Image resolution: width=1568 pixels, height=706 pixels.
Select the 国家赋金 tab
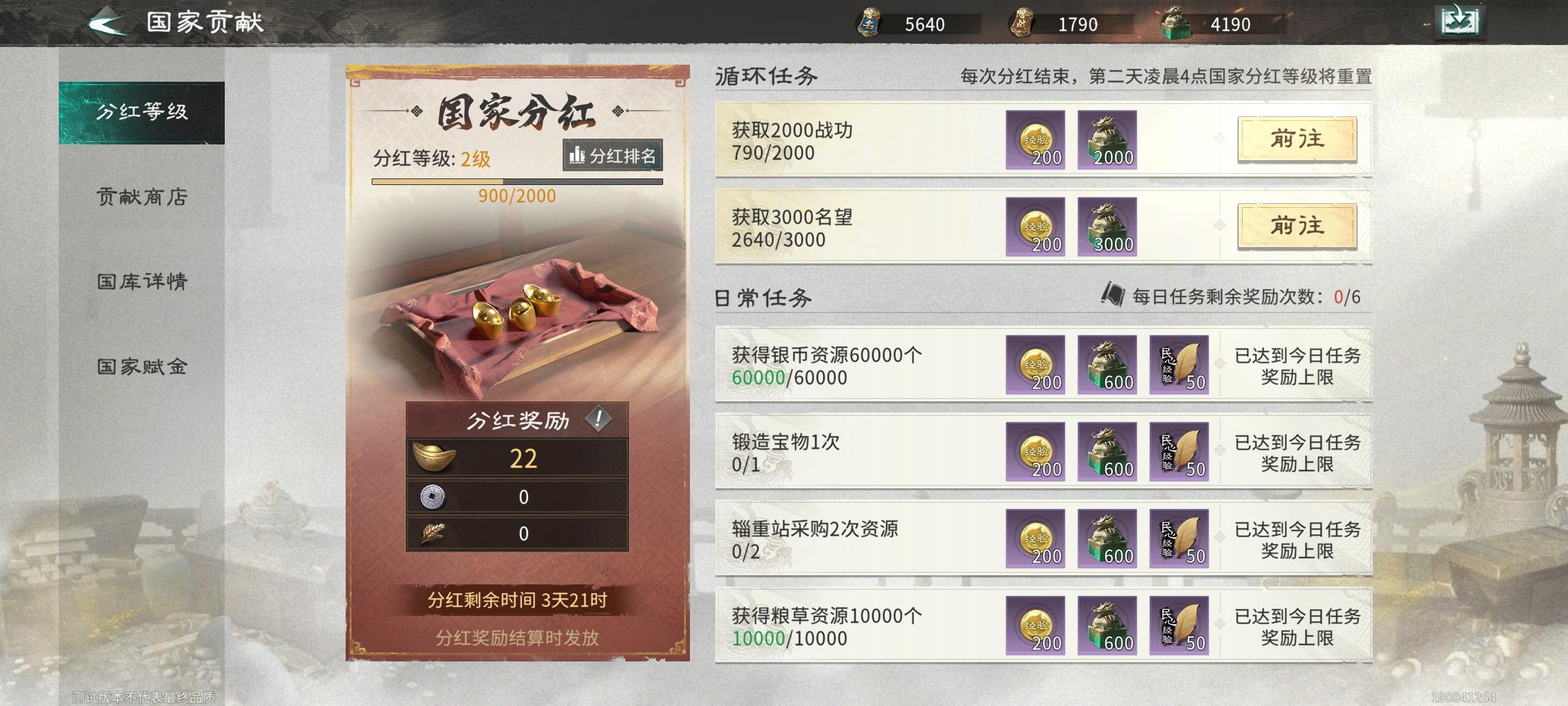click(142, 366)
